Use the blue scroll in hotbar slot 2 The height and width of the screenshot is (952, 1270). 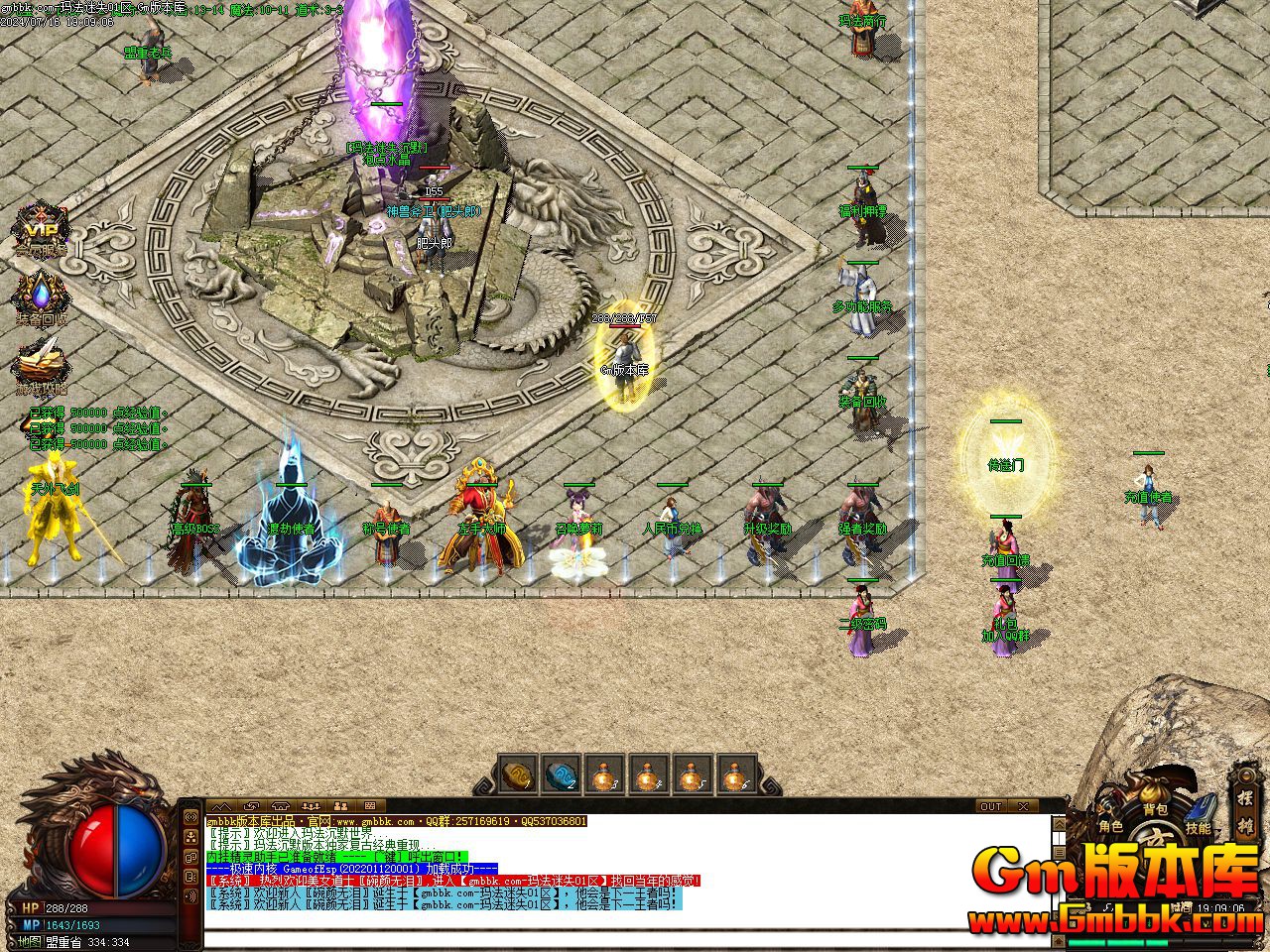pyautogui.click(x=561, y=774)
